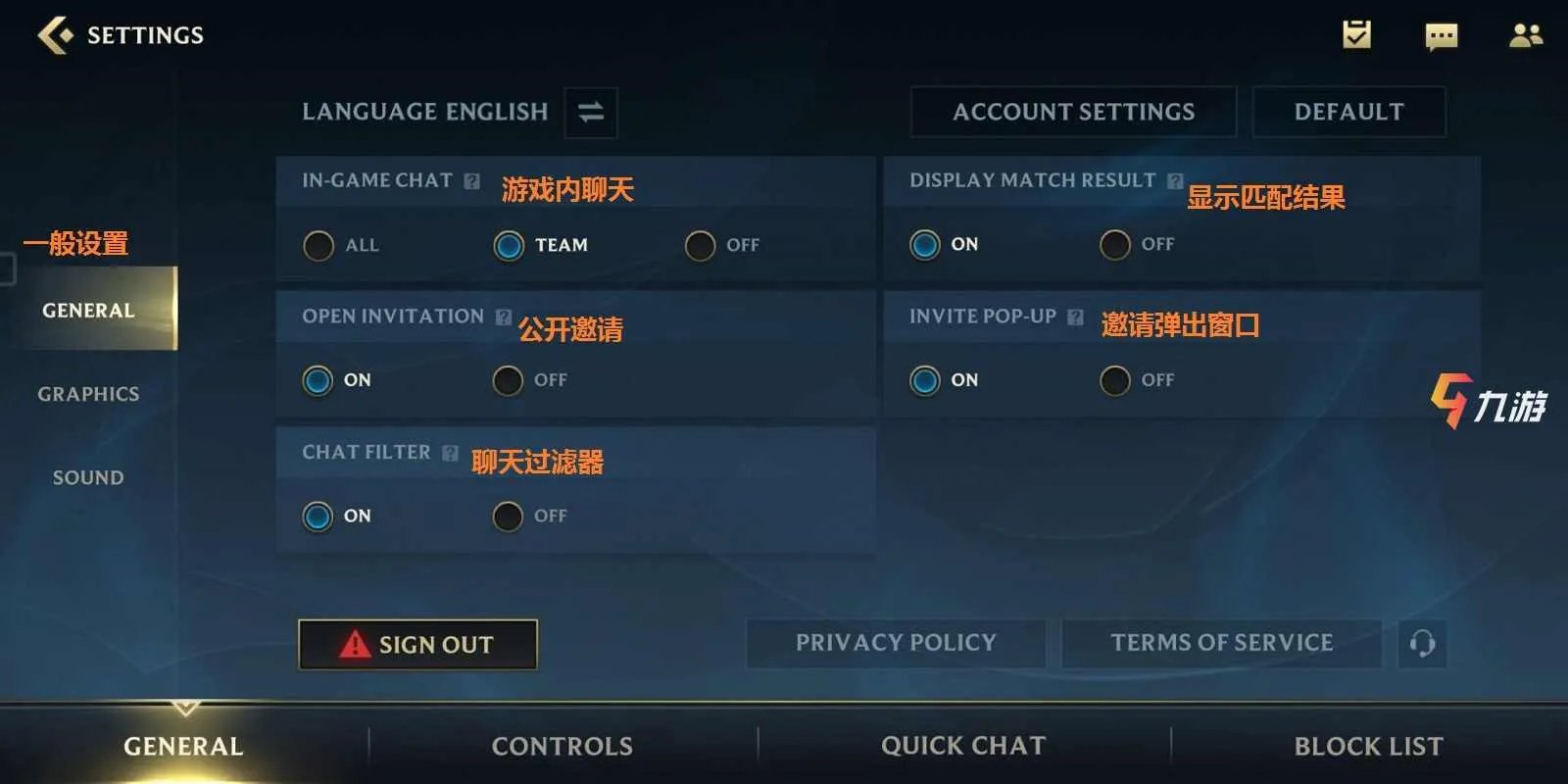The height and width of the screenshot is (784, 1568).
Task: Open the Open Invitation help tooltip
Action: coord(503,316)
